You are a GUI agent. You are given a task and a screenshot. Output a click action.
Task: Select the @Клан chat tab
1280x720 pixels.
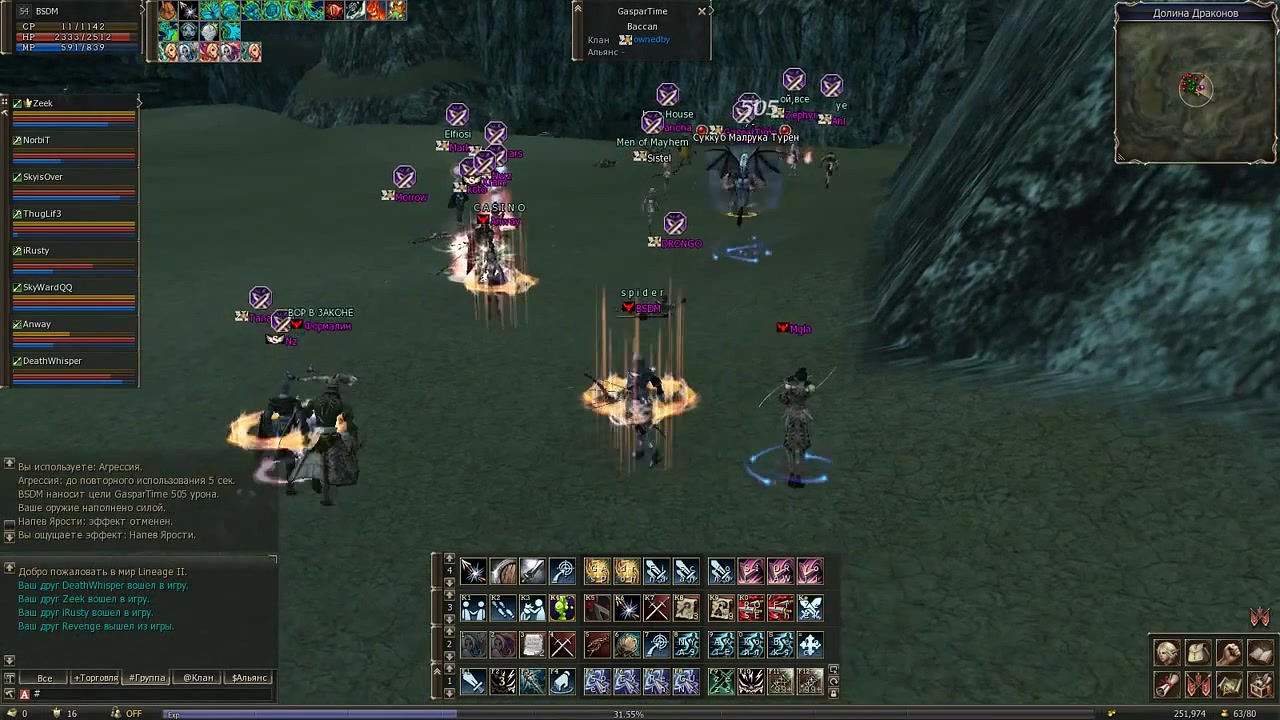coord(198,678)
